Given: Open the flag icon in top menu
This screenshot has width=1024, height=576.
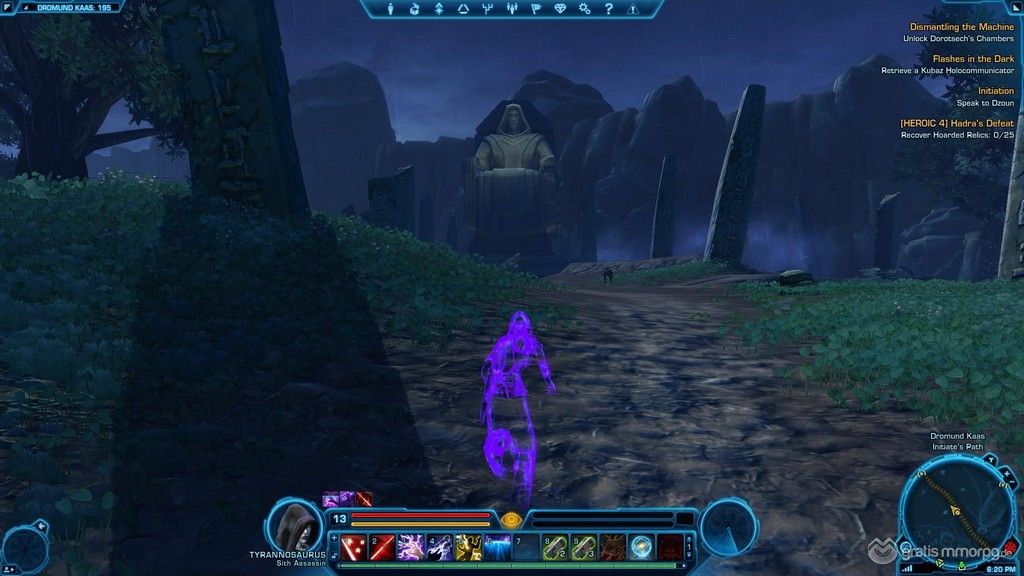Looking at the screenshot, I should click(x=536, y=9).
